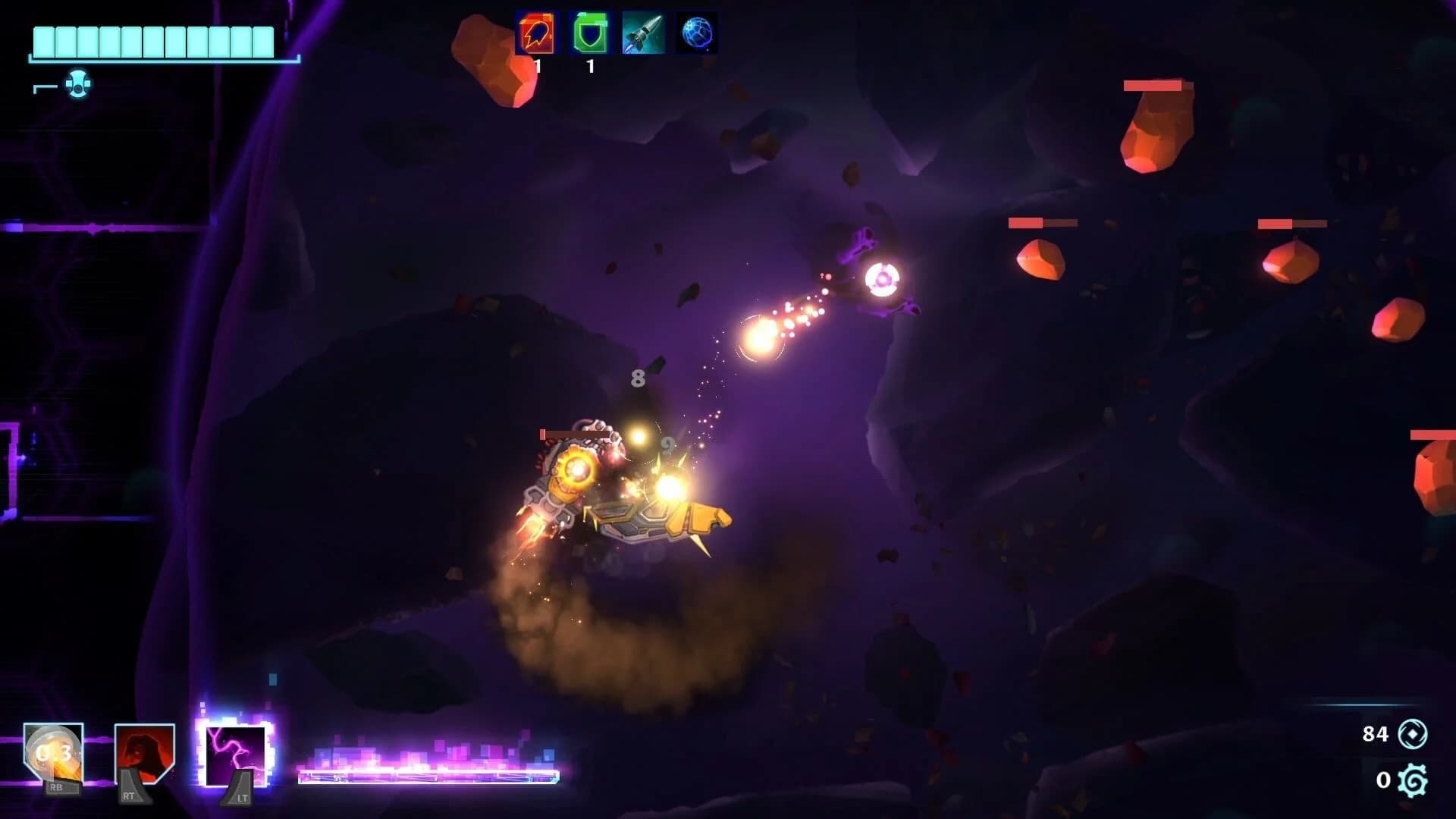Toggle the shield power-up counter showing 1

[x=589, y=67]
